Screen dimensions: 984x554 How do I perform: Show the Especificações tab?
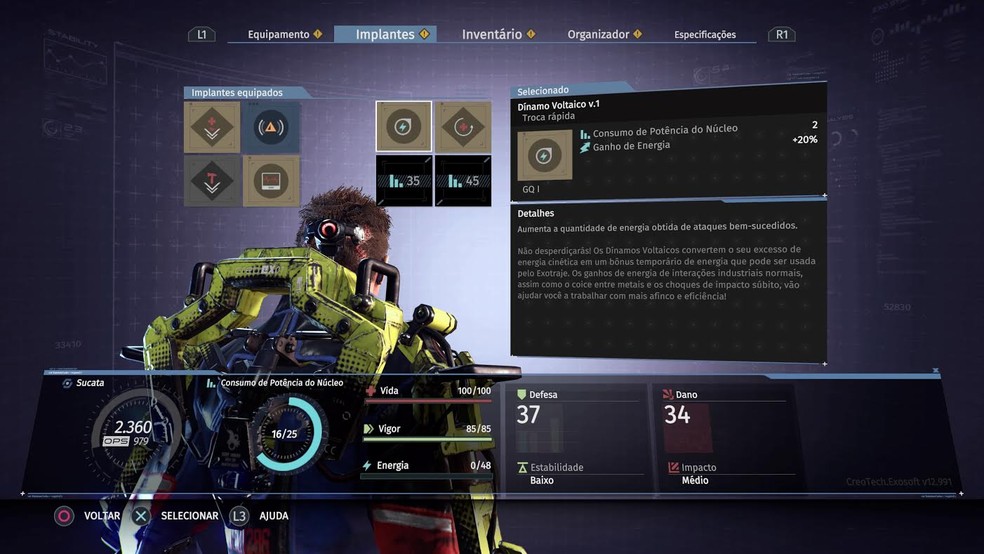tap(705, 35)
